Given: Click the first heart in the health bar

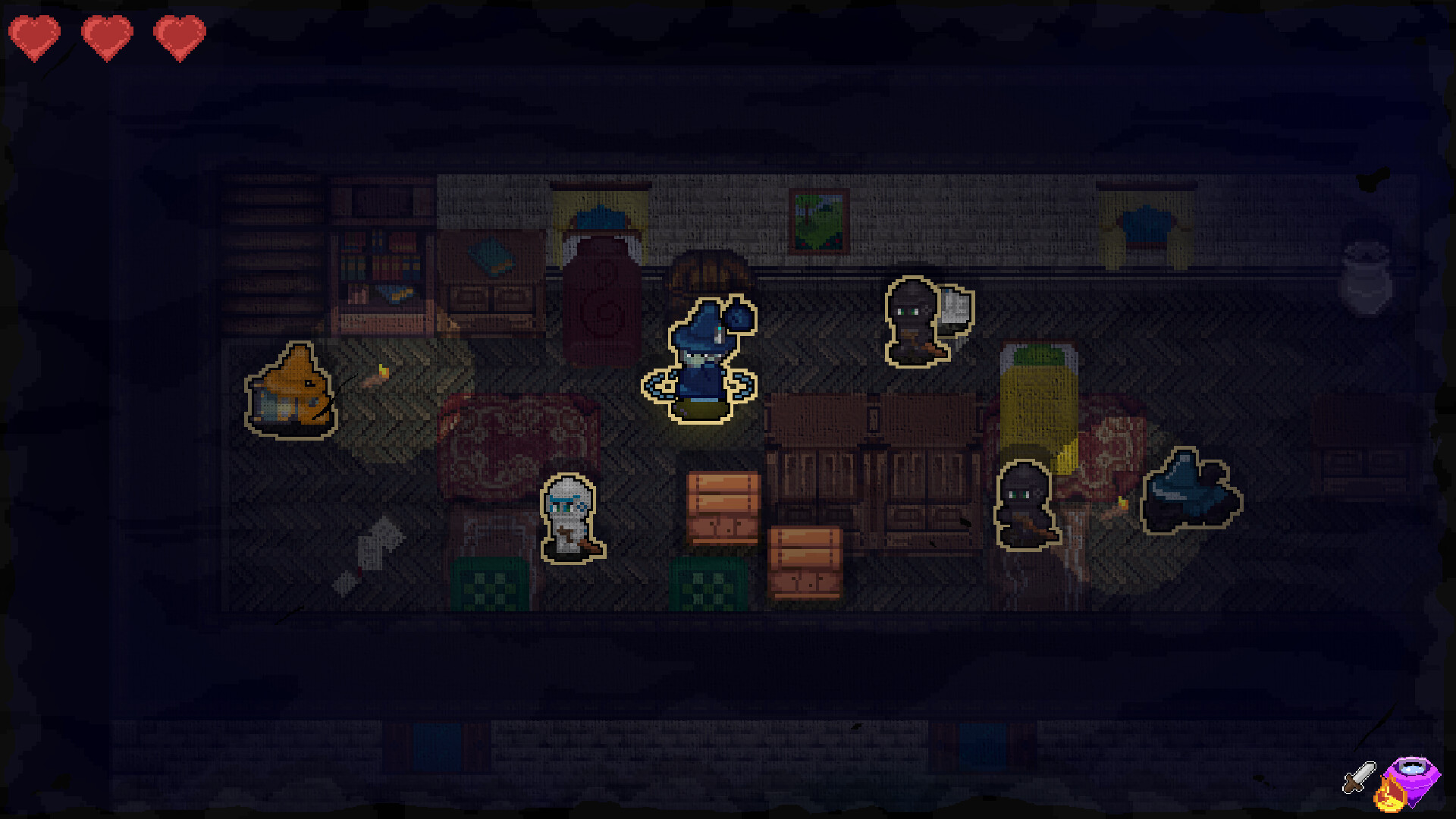Looking at the screenshot, I should click(36, 34).
